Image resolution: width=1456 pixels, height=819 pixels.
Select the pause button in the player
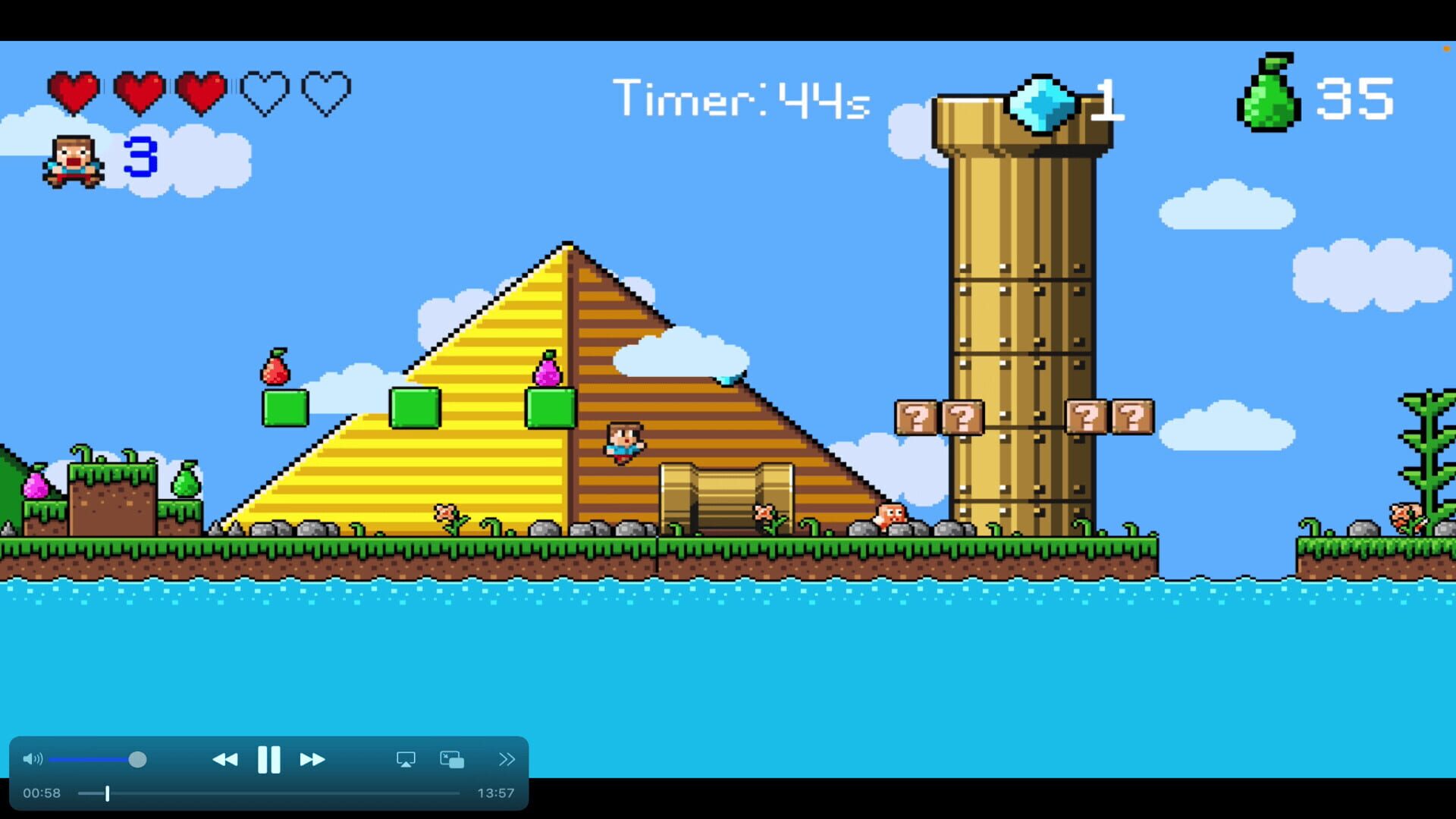tap(270, 759)
